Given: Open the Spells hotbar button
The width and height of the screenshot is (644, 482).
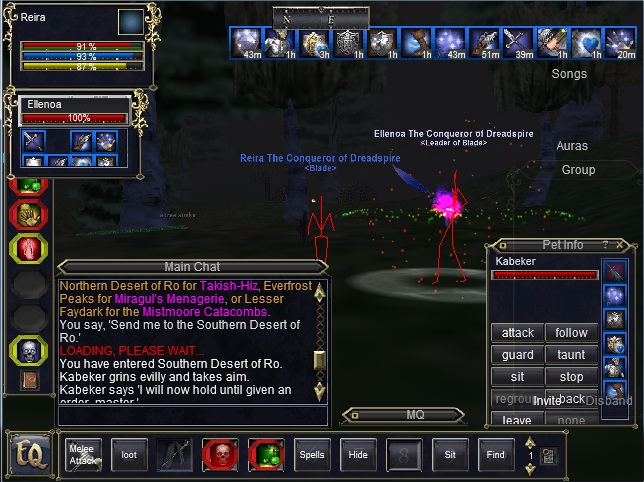Looking at the screenshot, I should [312, 454].
